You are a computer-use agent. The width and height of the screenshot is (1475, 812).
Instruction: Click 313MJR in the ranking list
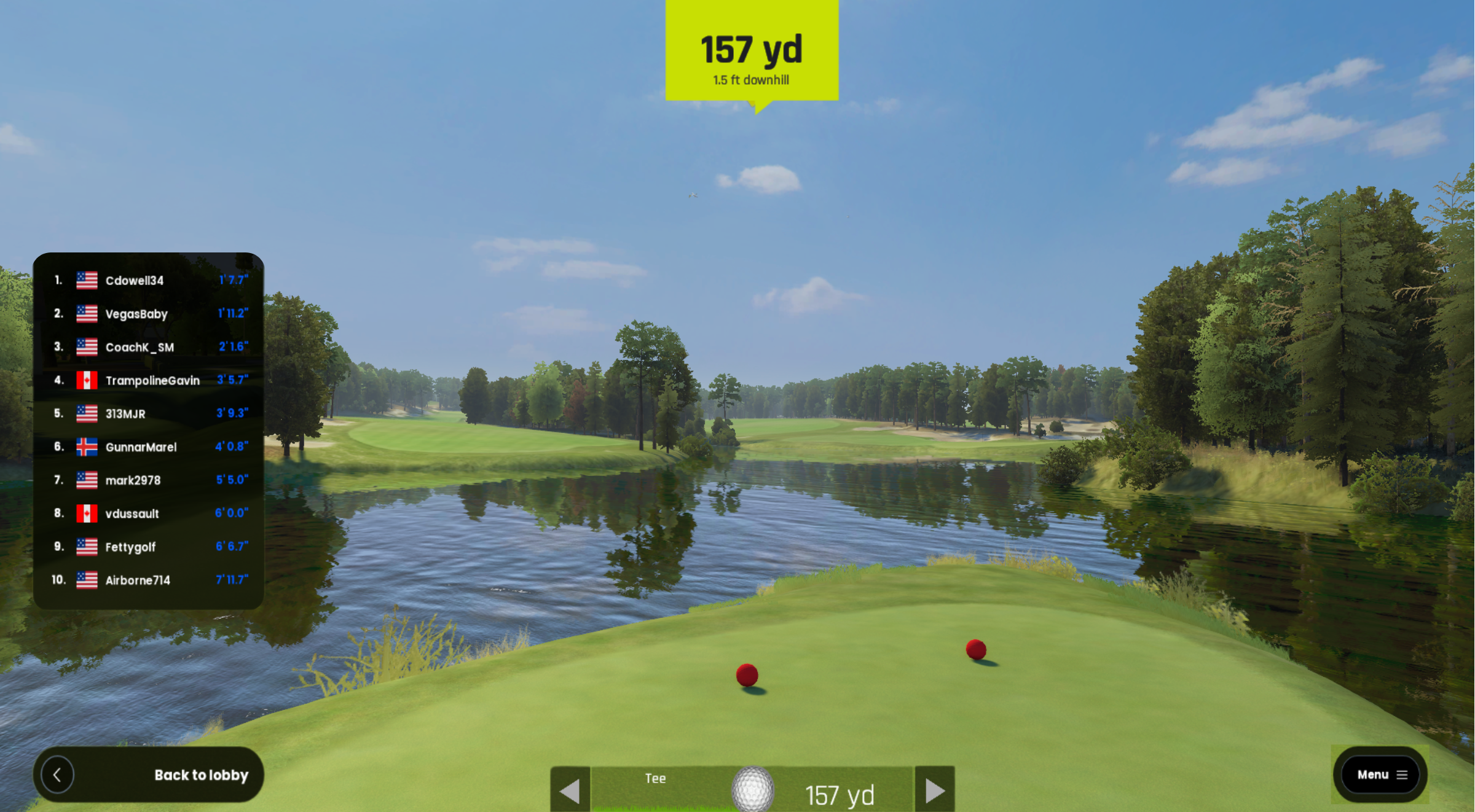pos(149,413)
